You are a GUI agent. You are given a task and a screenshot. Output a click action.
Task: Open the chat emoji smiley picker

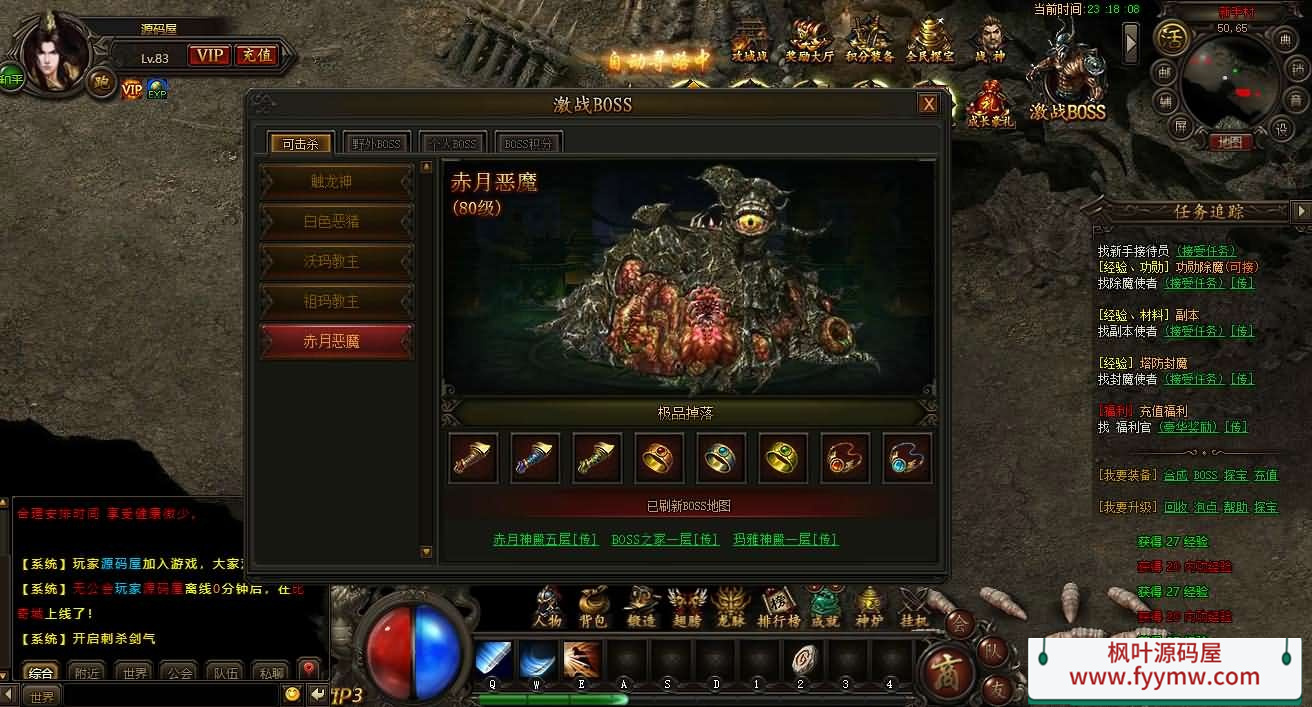tap(292, 694)
